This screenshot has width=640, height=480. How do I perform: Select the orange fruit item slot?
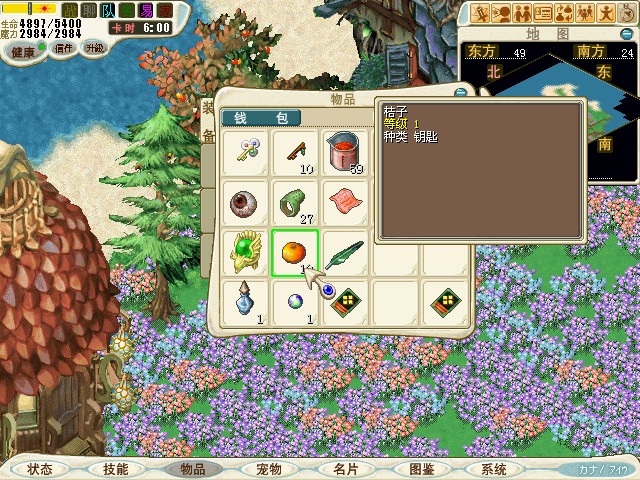point(295,251)
